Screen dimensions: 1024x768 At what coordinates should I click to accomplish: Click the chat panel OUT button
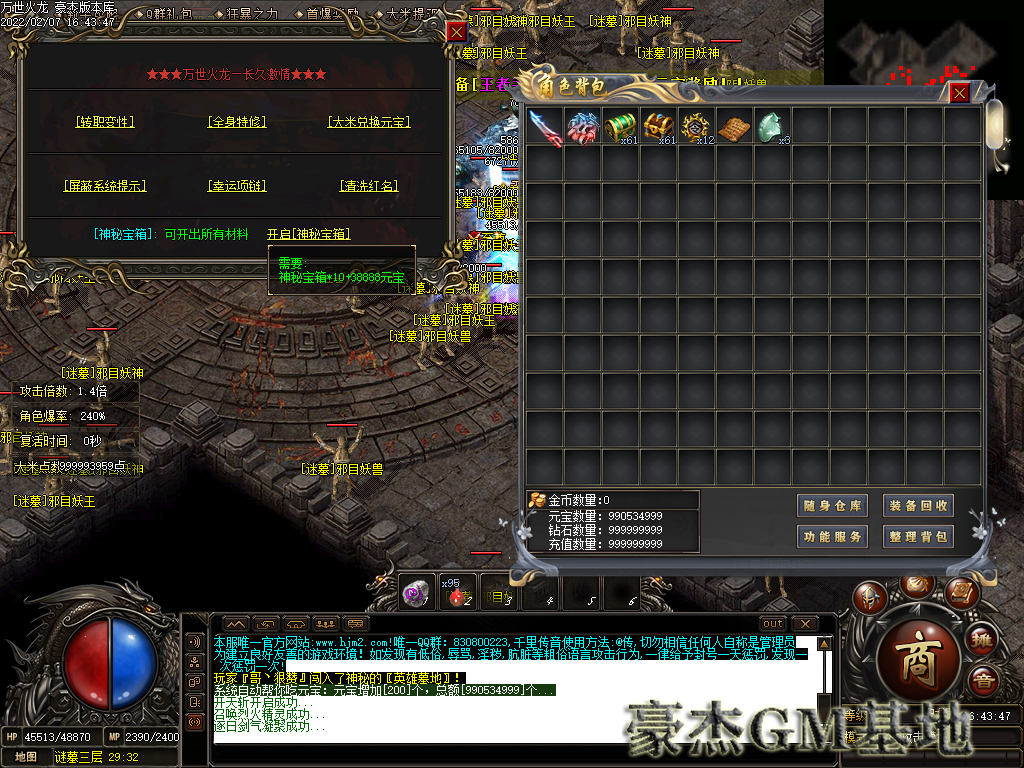click(773, 624)
